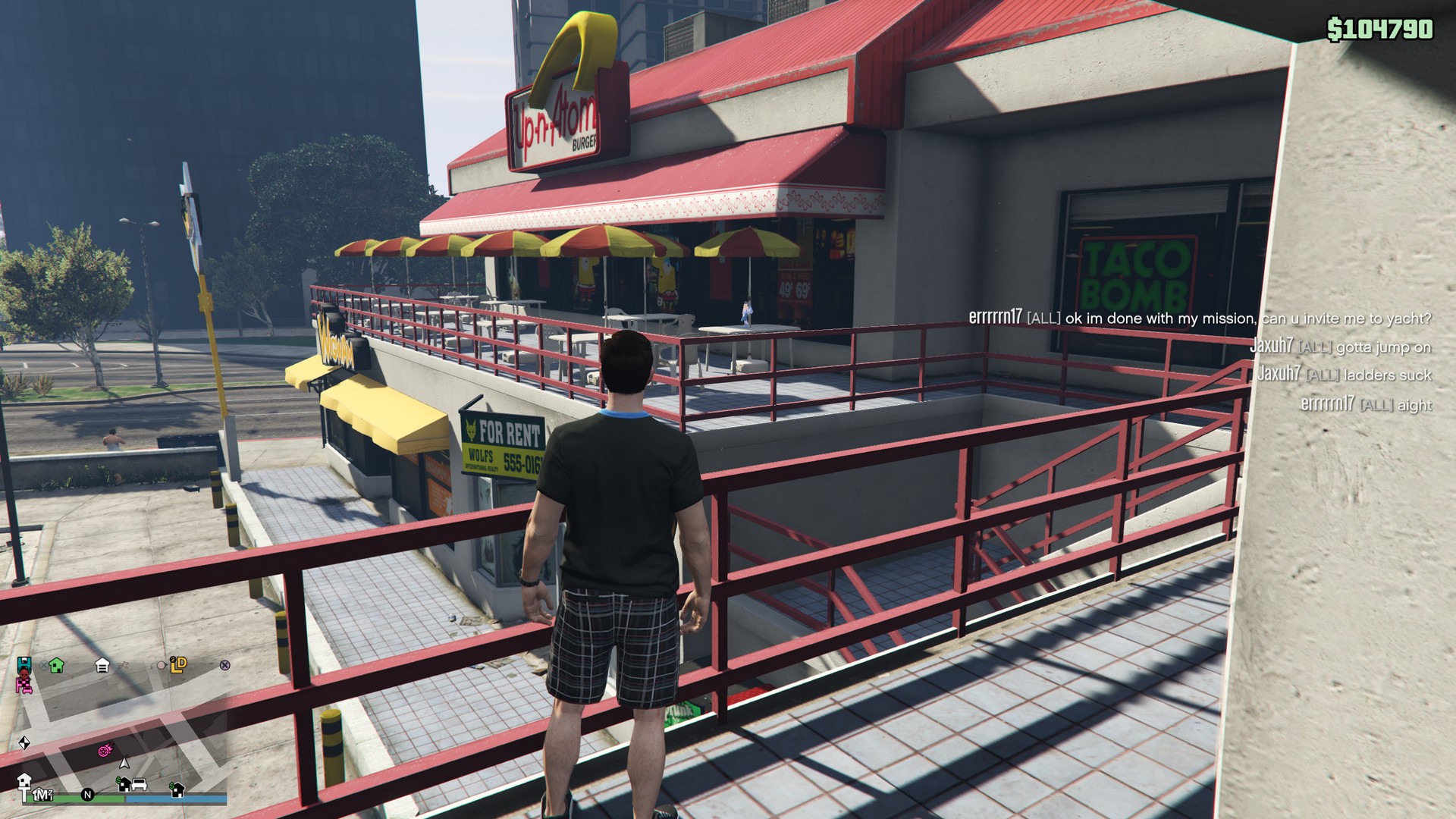Select the black diamond objective marker on the minimap
1456x819 pixels.
click(x=24, y=742)
